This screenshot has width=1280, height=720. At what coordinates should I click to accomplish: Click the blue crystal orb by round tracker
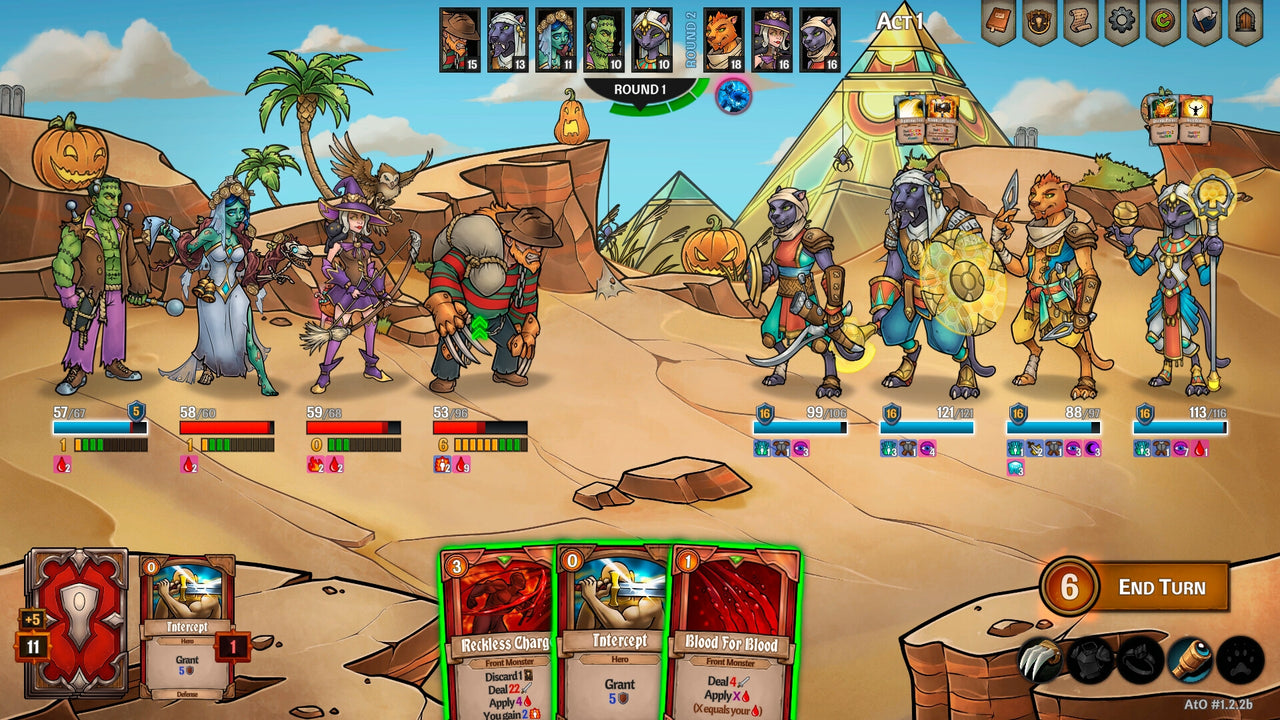tap(733, 96)
